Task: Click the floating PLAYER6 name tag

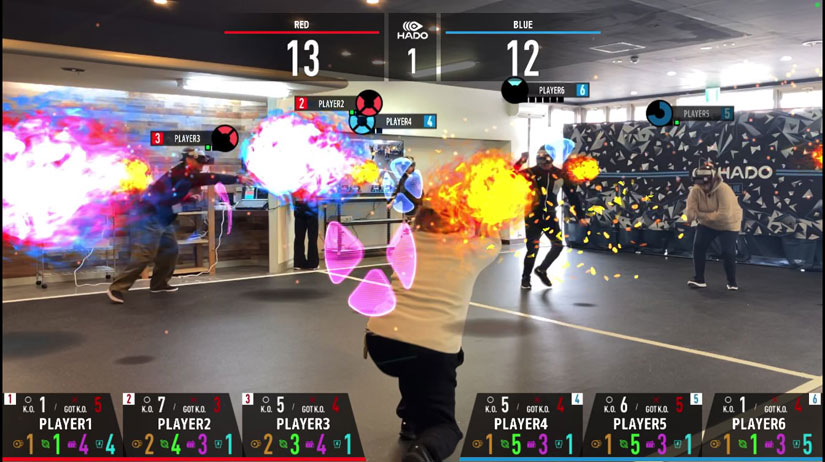Action: 551,90
